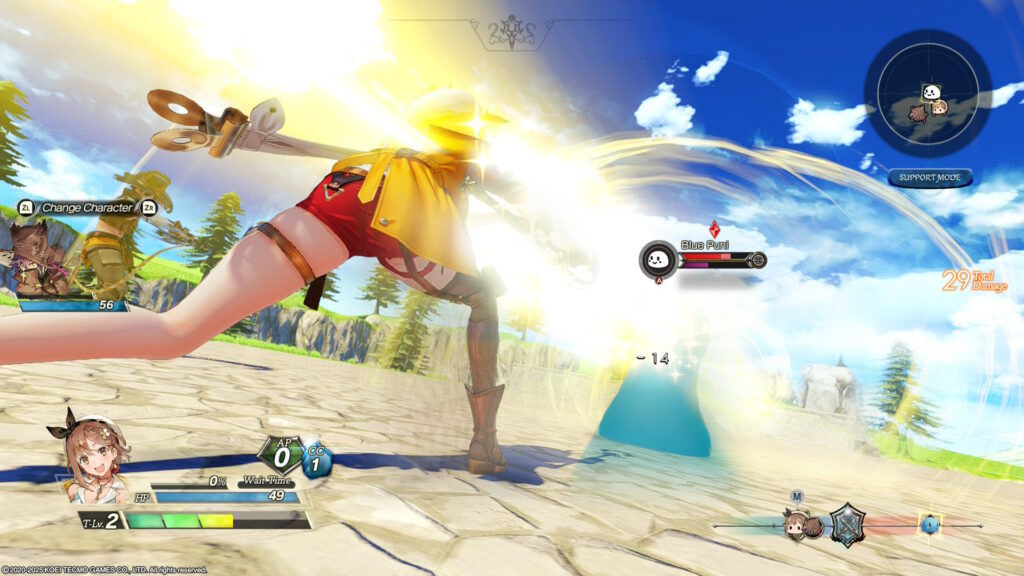Select the crossed-swords emblem on the turn timeline
1024x576 pixels.
pyautogui.click(x=847, y=524)
